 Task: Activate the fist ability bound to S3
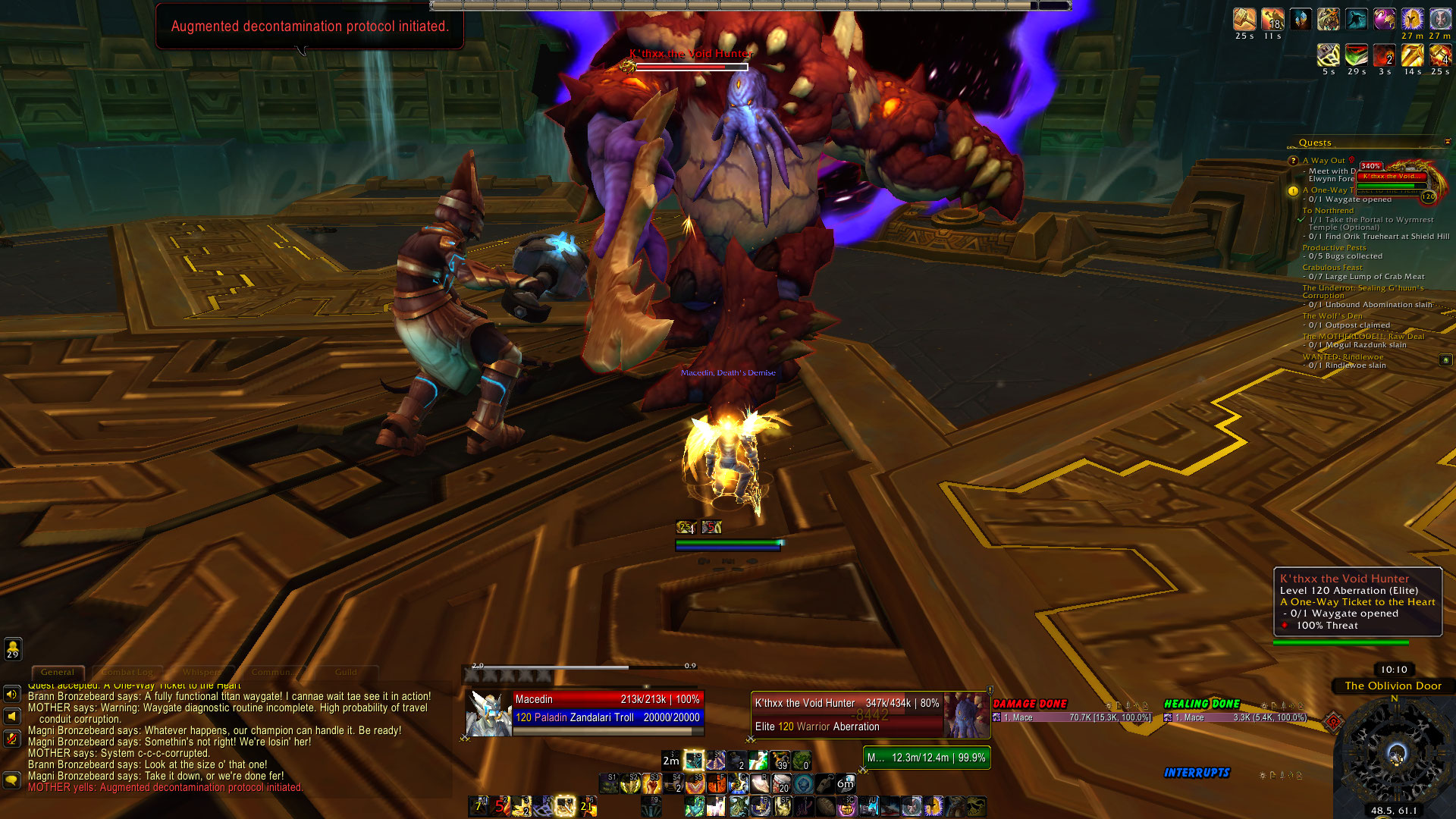tap(653, 783)
